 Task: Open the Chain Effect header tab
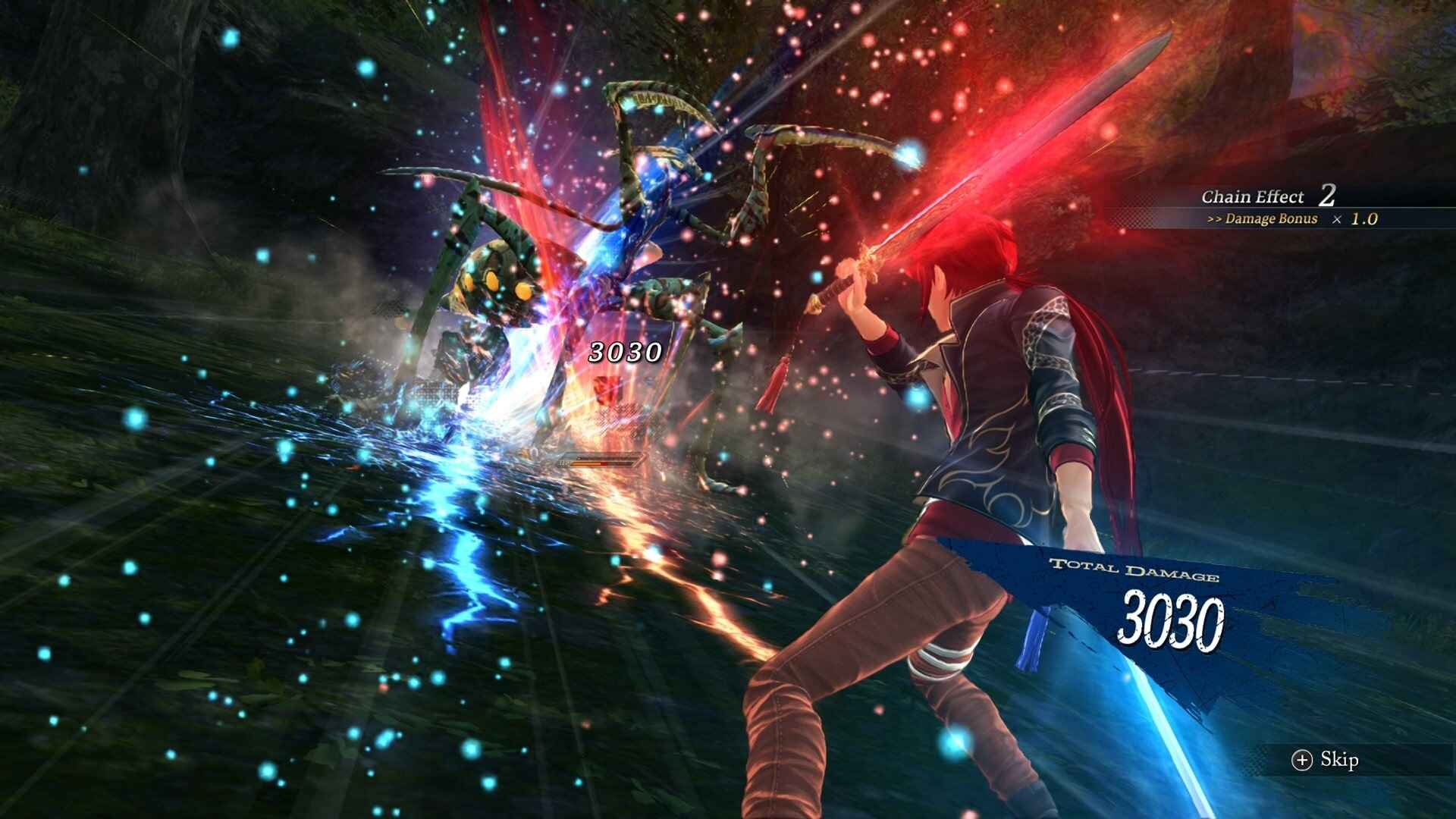tap(1251, 196)
